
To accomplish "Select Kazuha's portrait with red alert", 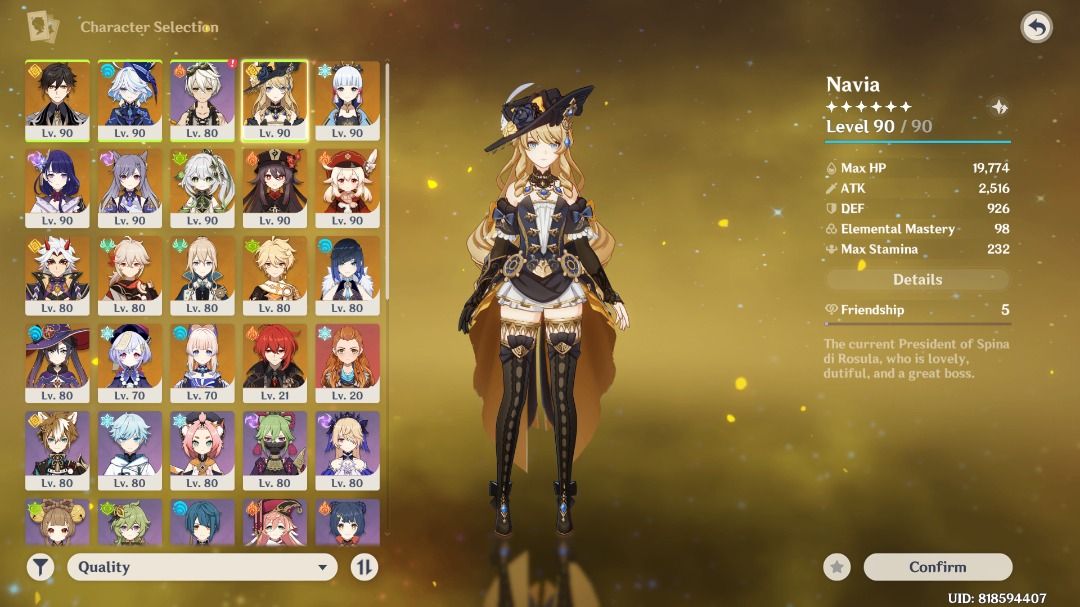I will click(202, 100).
